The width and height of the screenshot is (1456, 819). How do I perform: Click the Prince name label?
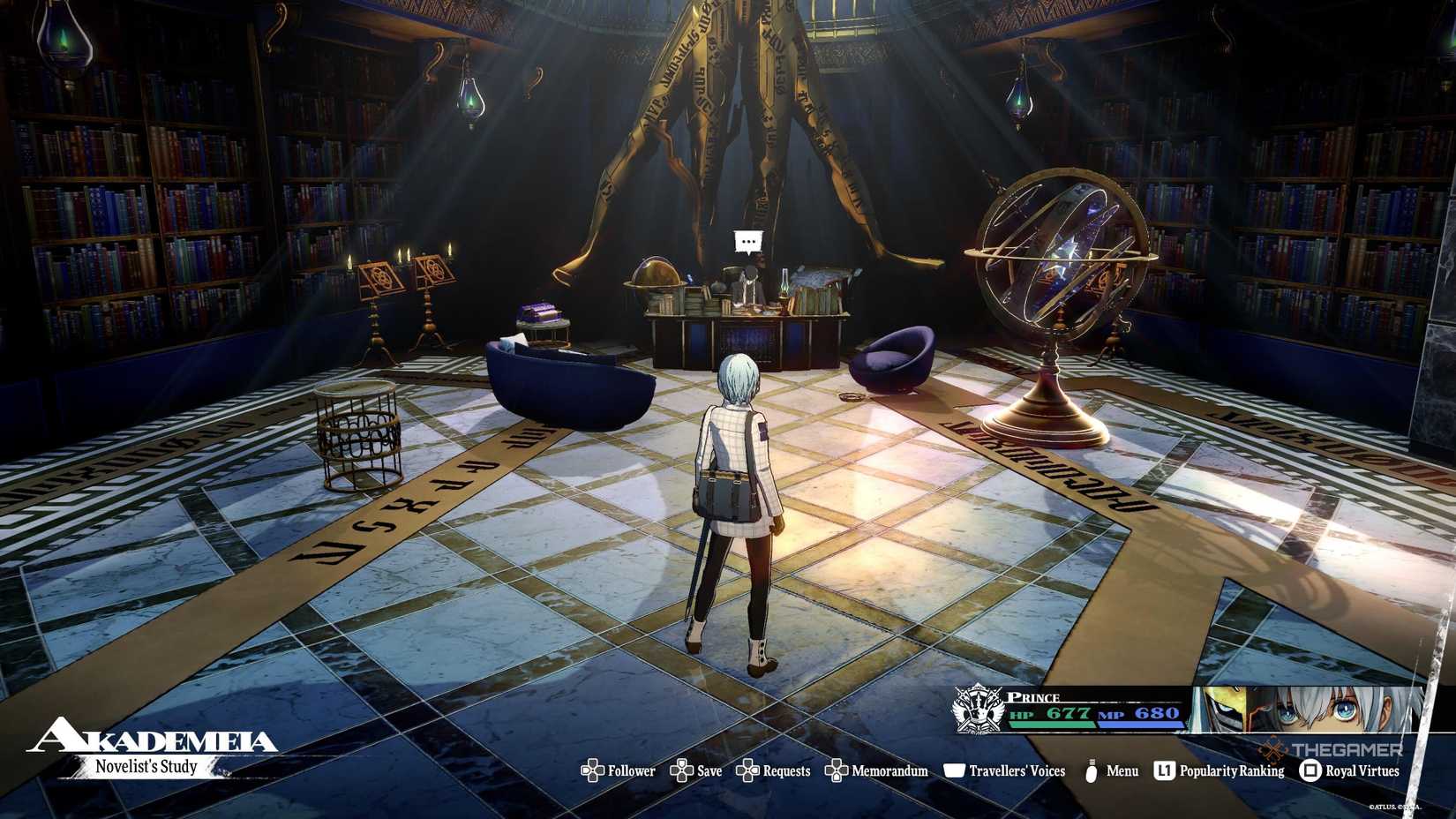[x=1033, y=696]
